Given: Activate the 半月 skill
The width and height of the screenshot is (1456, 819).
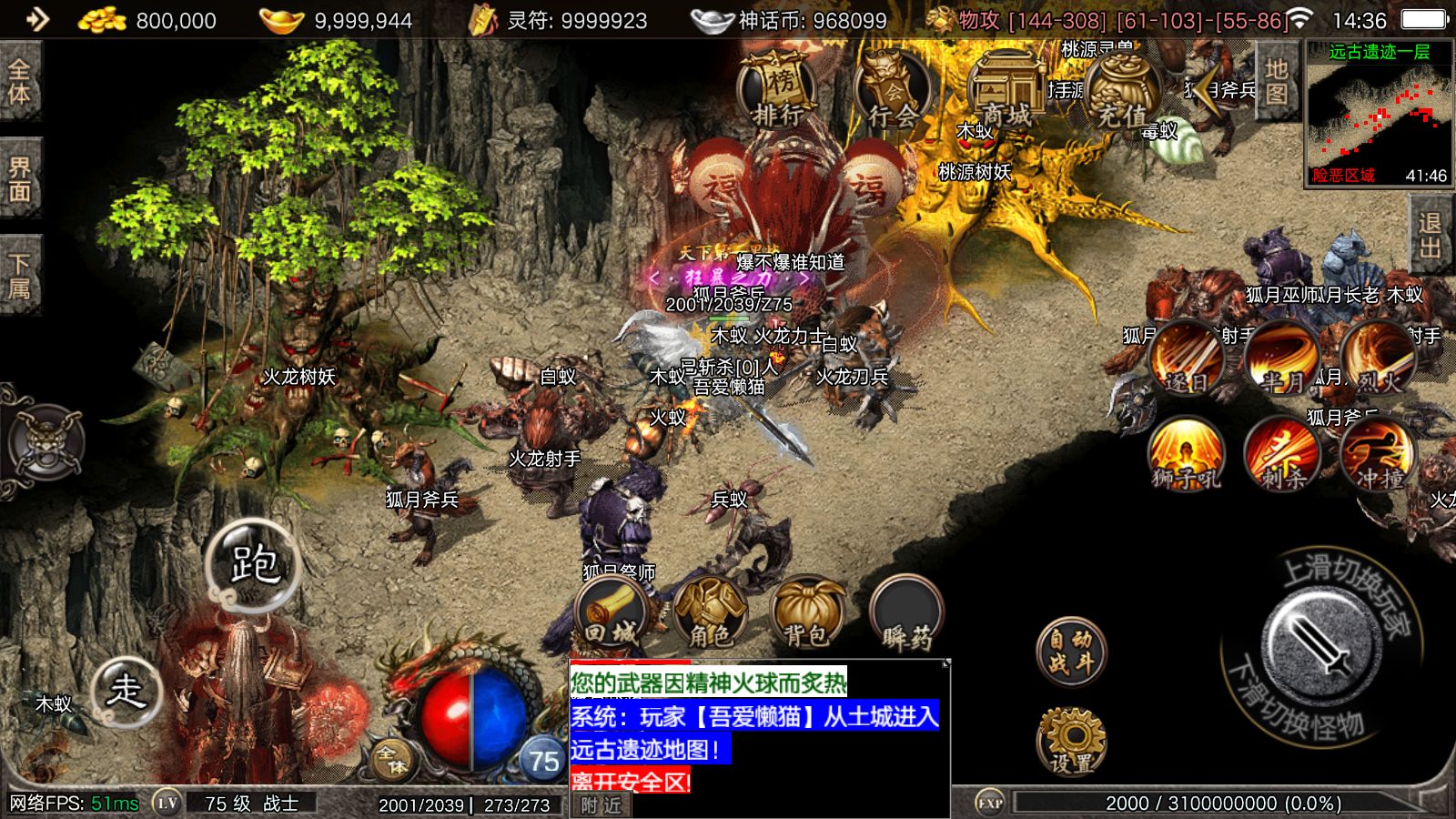Looking at the screenshot, I should pos(1282,358).
